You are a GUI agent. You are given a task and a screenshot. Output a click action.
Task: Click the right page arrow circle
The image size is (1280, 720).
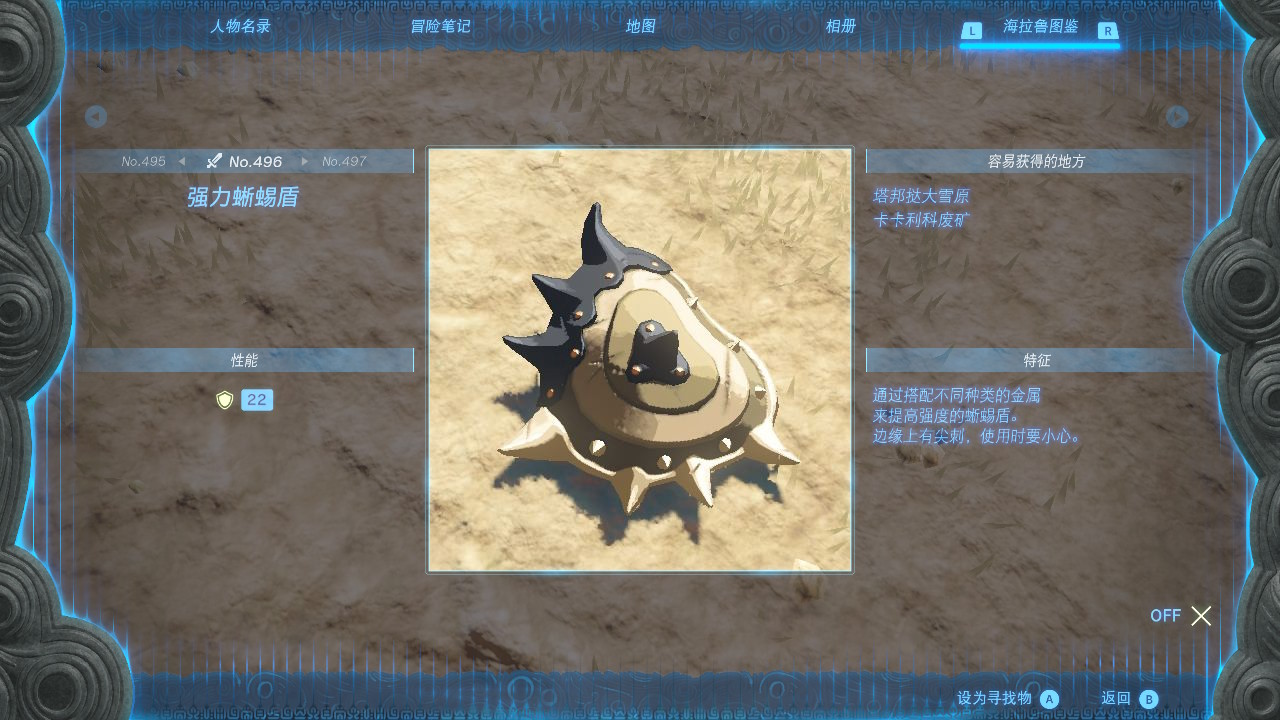click(1178, 117)
